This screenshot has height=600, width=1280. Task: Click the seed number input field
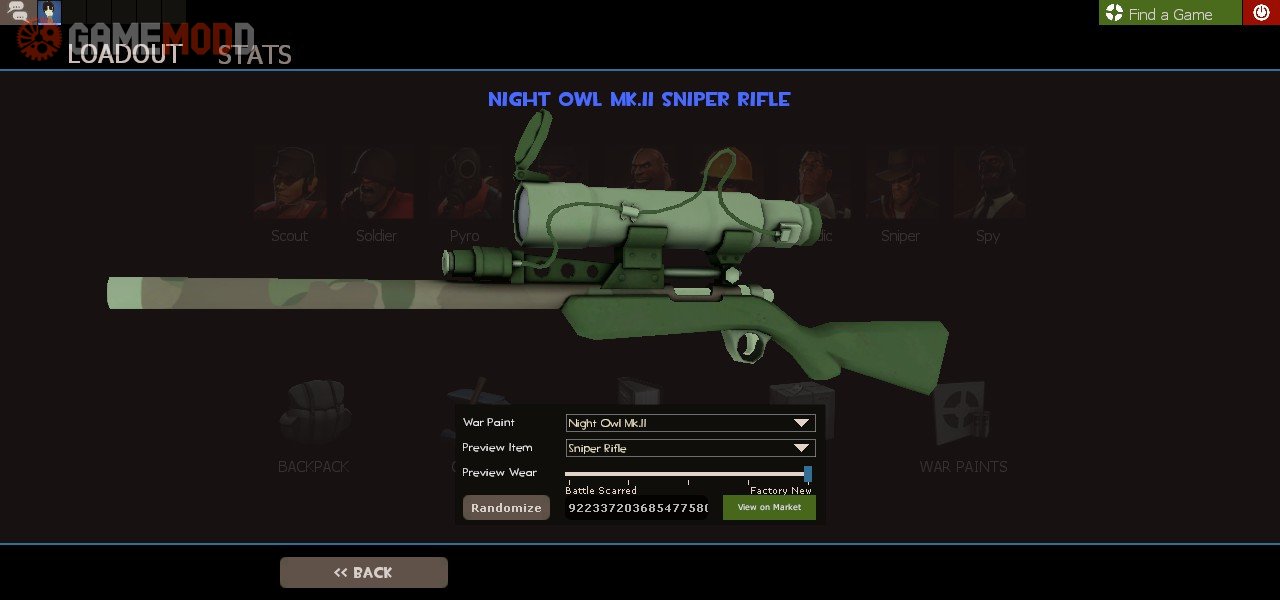[x=637, y=508]
